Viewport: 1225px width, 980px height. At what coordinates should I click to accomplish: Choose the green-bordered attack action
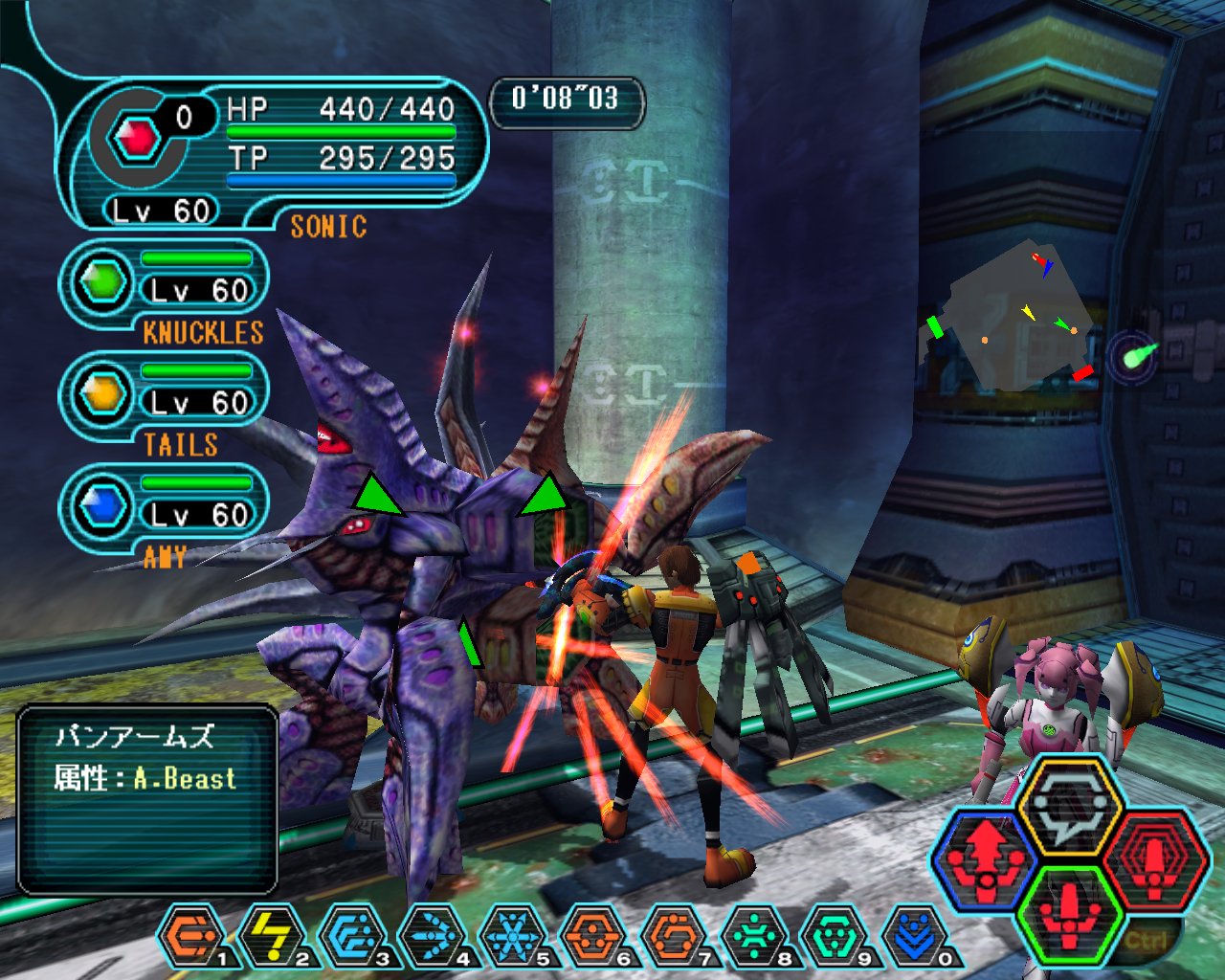[1069, 913]
